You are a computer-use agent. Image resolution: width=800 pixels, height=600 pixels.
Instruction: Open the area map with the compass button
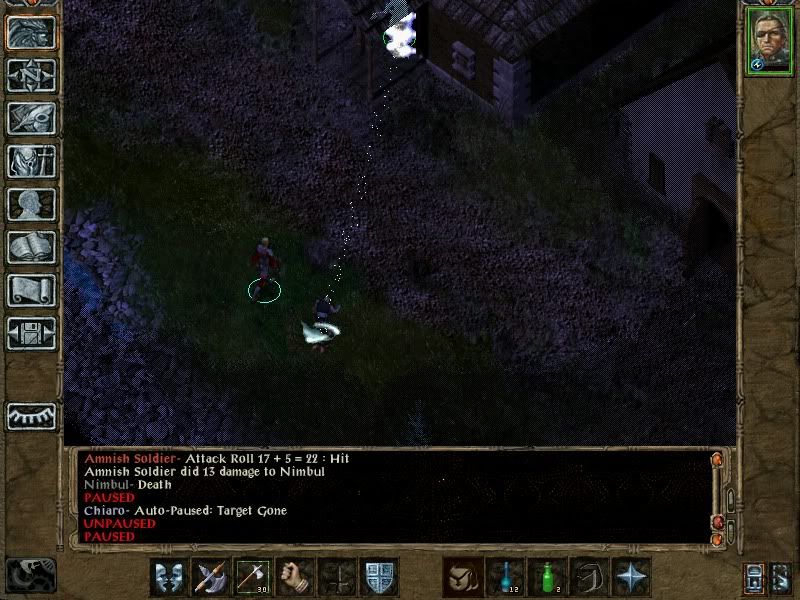(31, 75)
